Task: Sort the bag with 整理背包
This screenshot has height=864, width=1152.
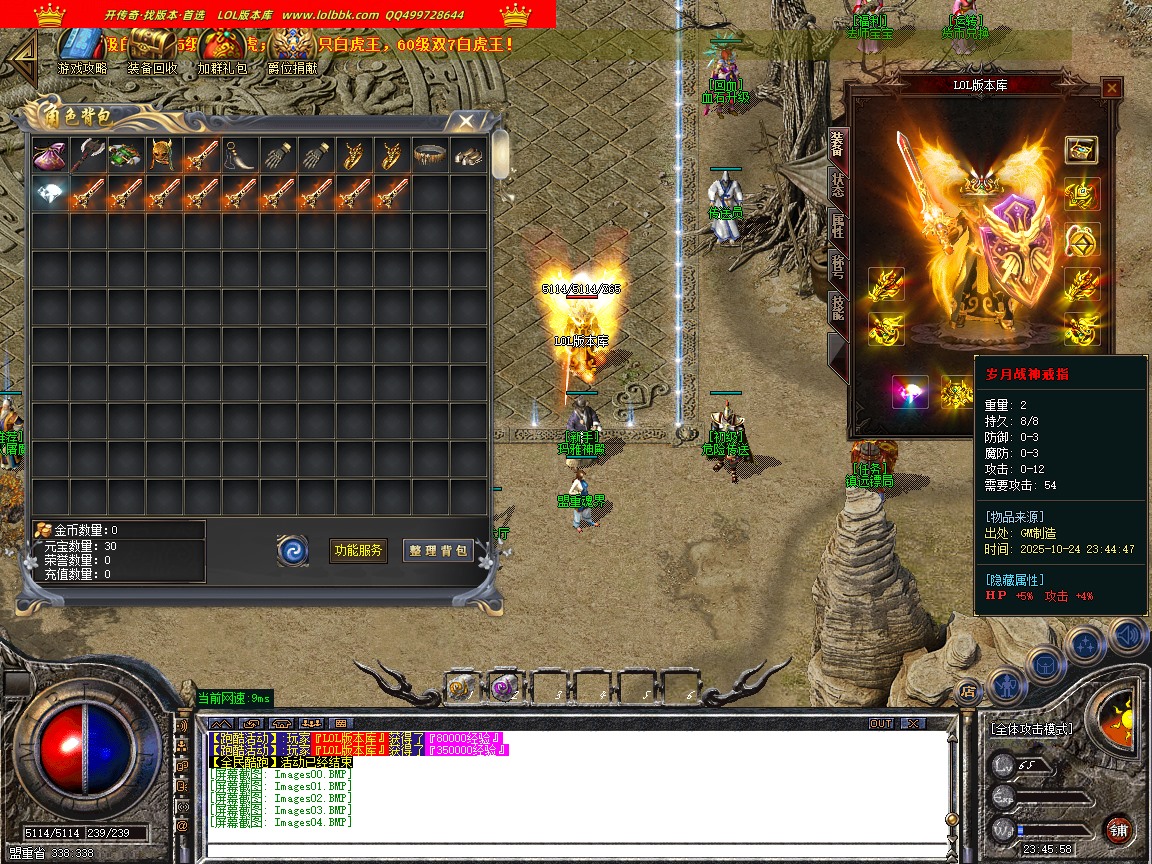Action: tap(438, 550)
